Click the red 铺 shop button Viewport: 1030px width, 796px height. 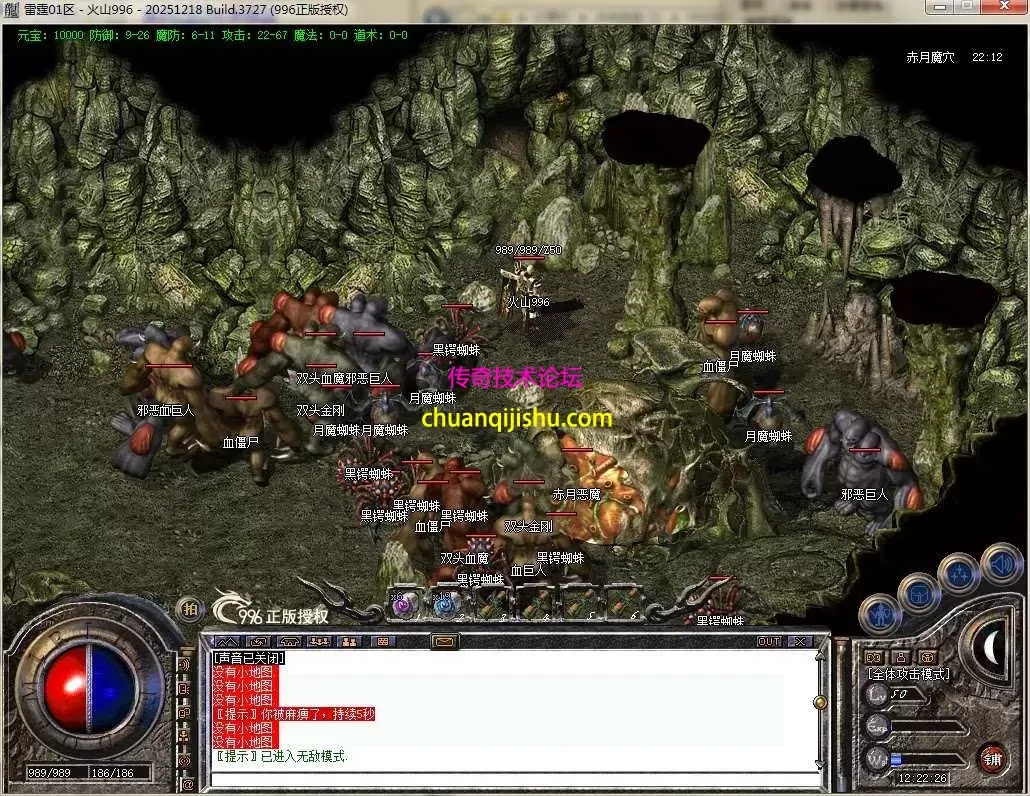pos(991,758)
